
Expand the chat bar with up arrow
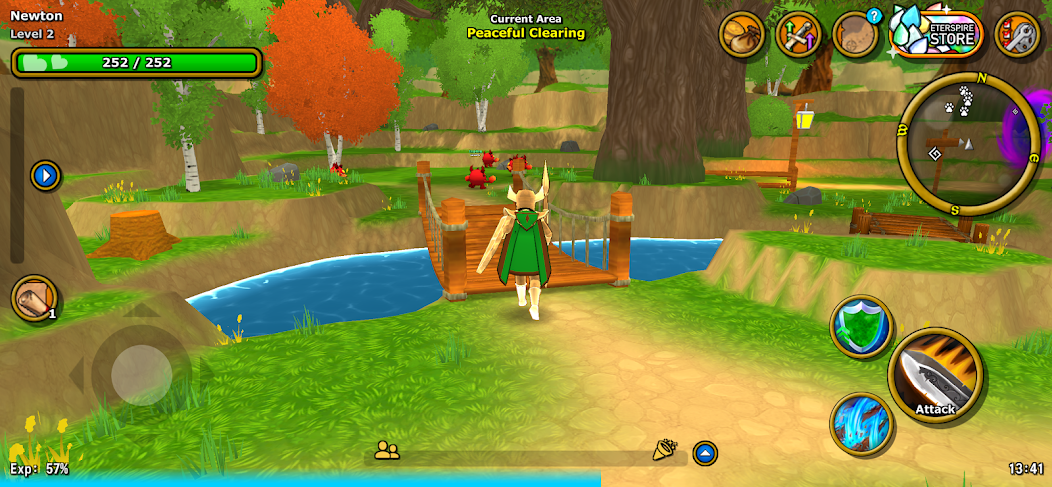coord(705,453)
